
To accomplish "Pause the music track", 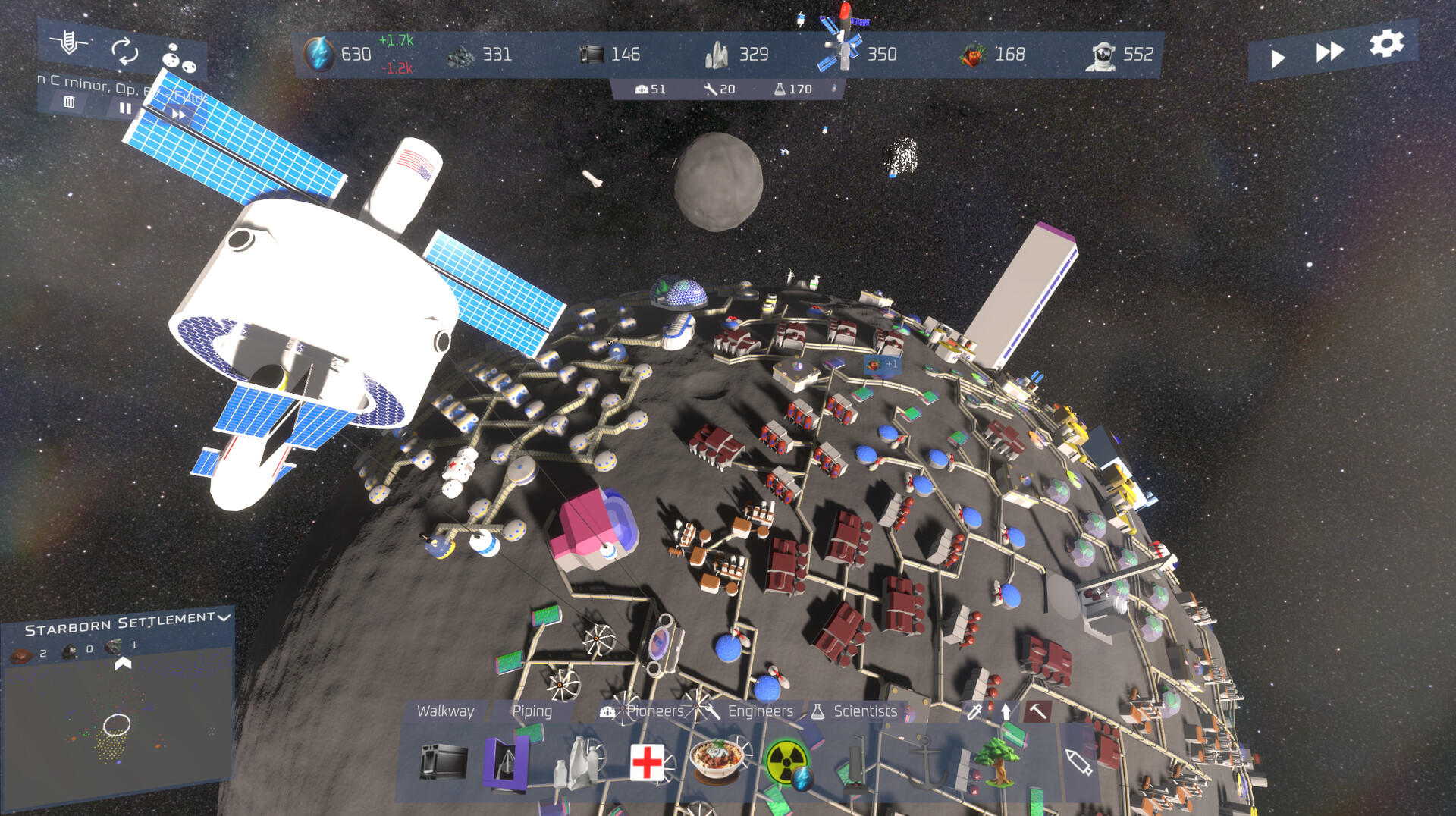I will point(125,108).
